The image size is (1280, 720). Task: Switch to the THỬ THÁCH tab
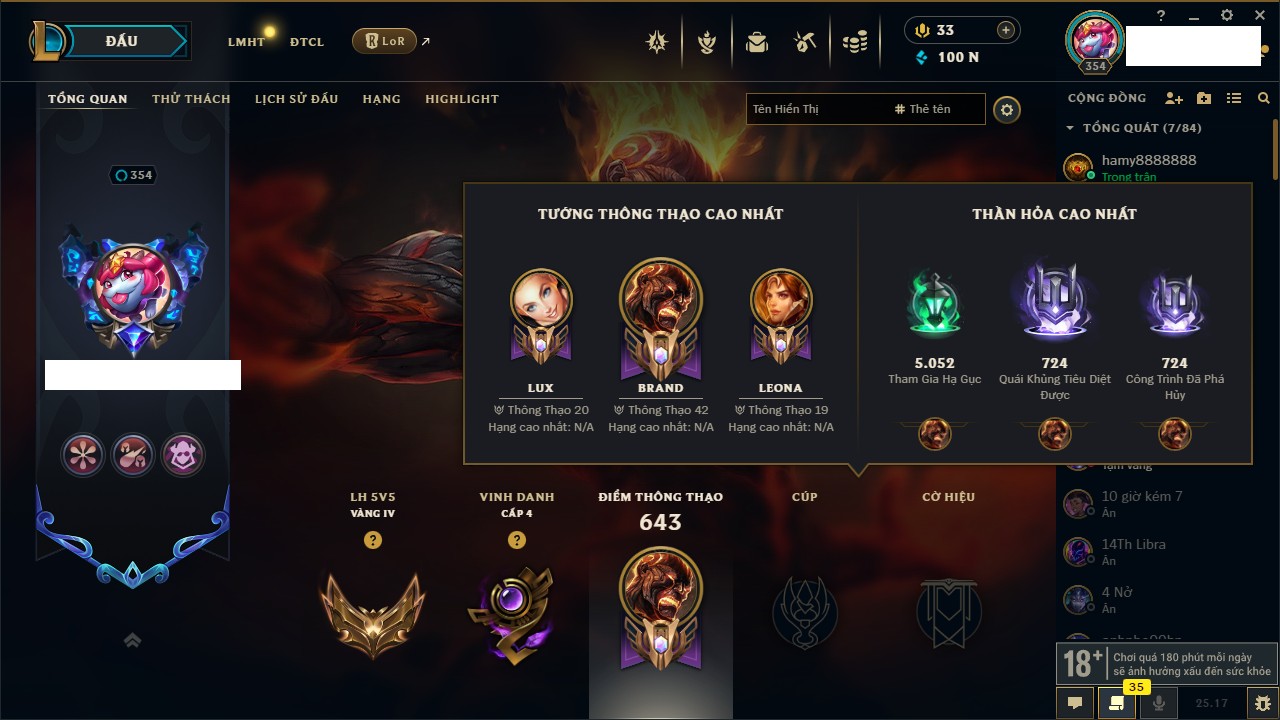tap(191, 99)
